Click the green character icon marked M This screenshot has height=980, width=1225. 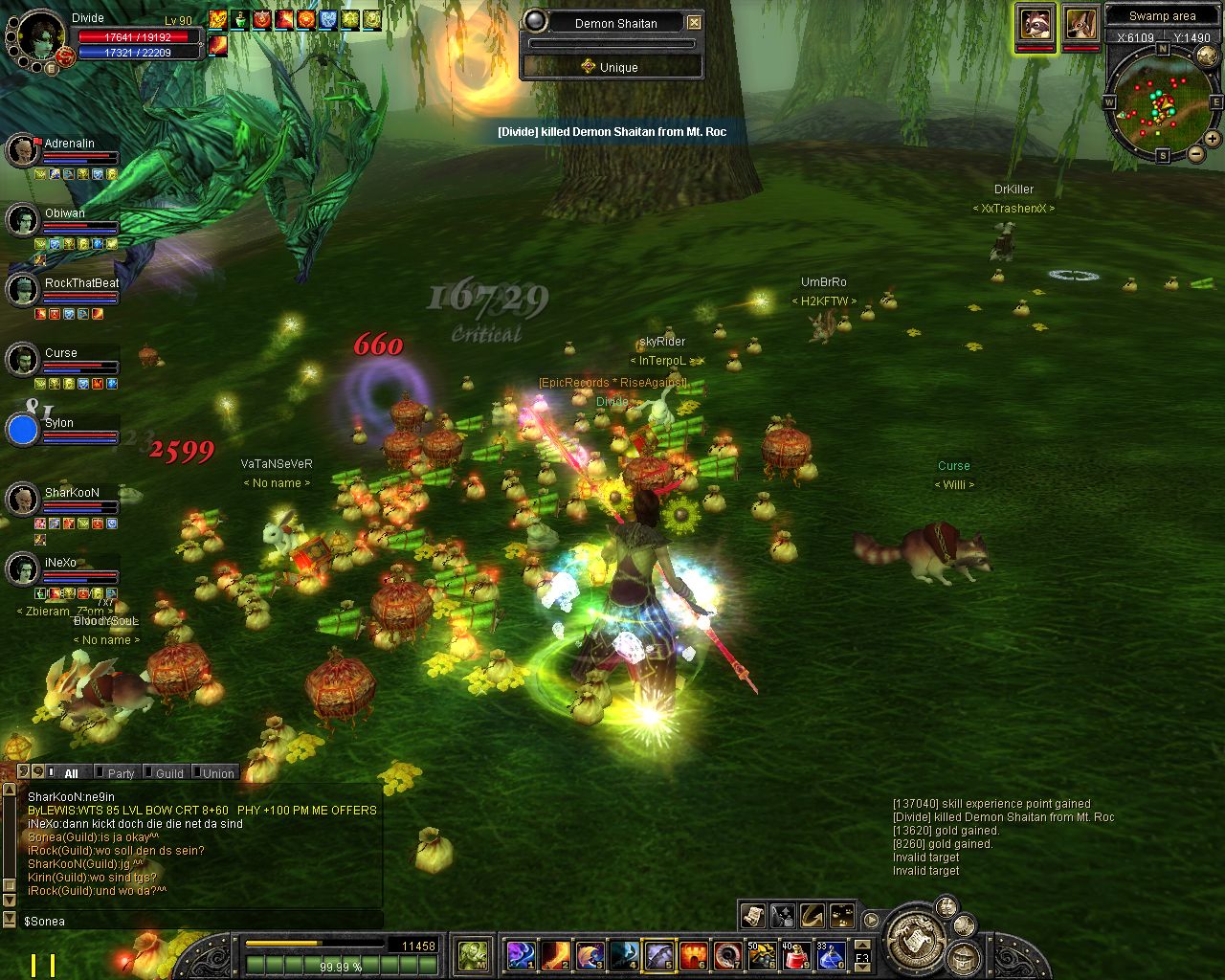[x=474, y=954]
